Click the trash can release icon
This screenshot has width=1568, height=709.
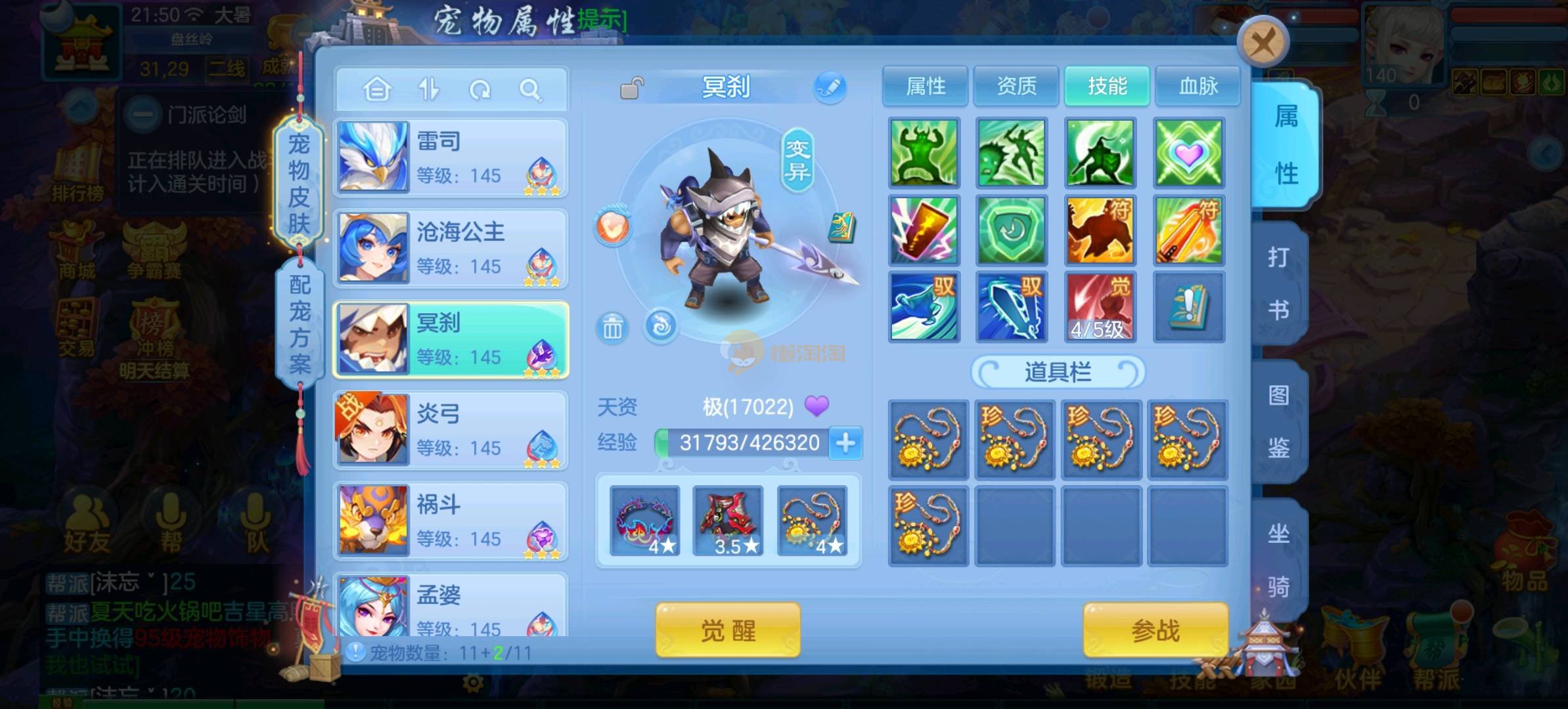612,327
